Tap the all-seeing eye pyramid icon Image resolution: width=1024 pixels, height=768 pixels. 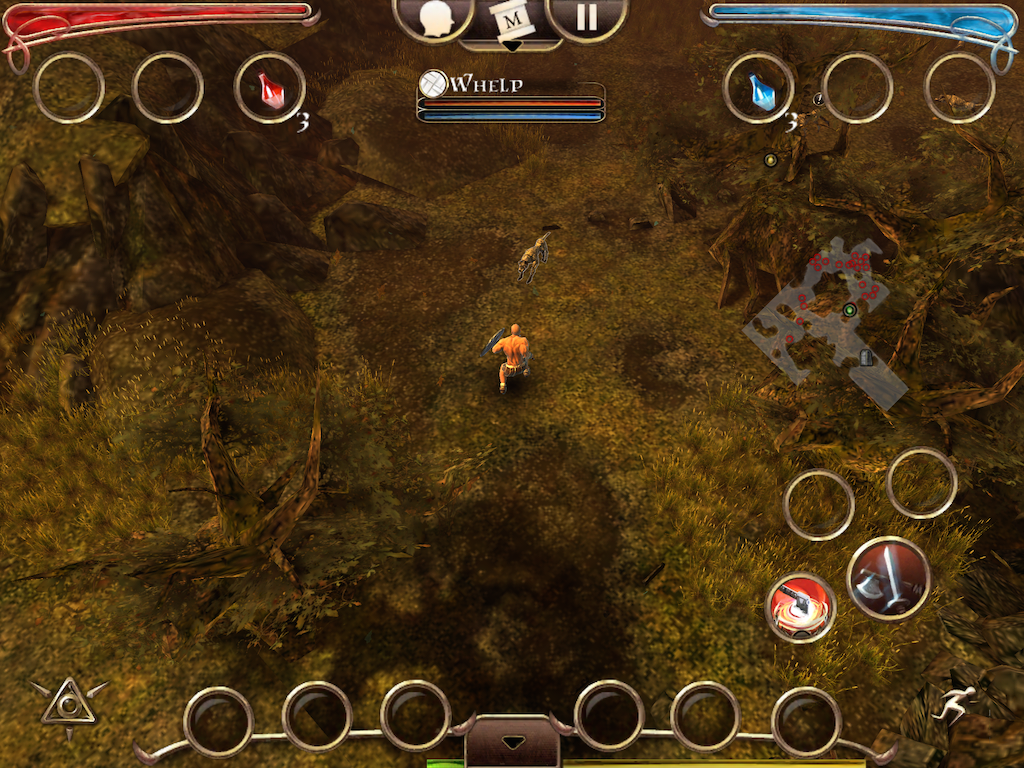68,704
